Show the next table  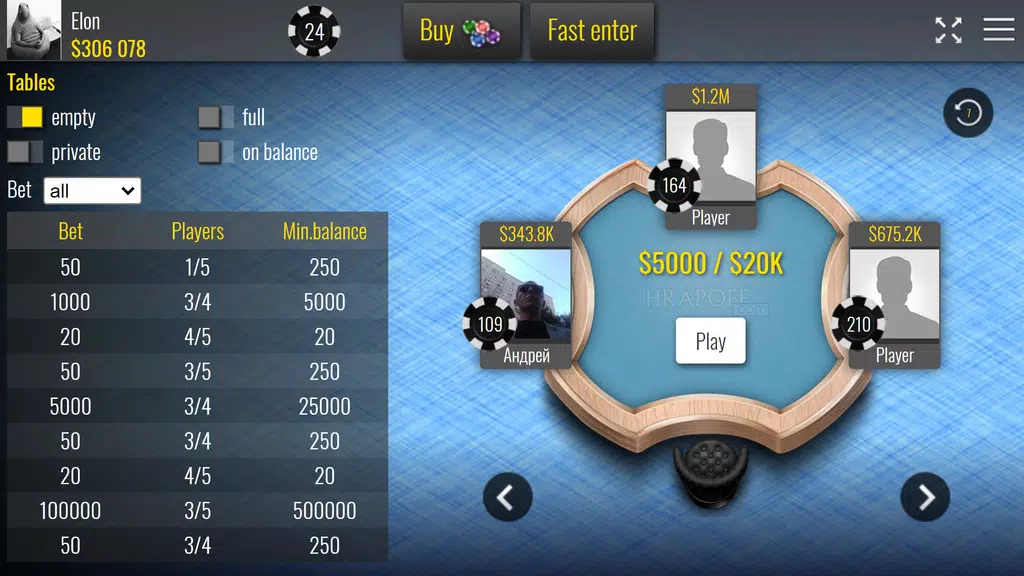[925, 497]
